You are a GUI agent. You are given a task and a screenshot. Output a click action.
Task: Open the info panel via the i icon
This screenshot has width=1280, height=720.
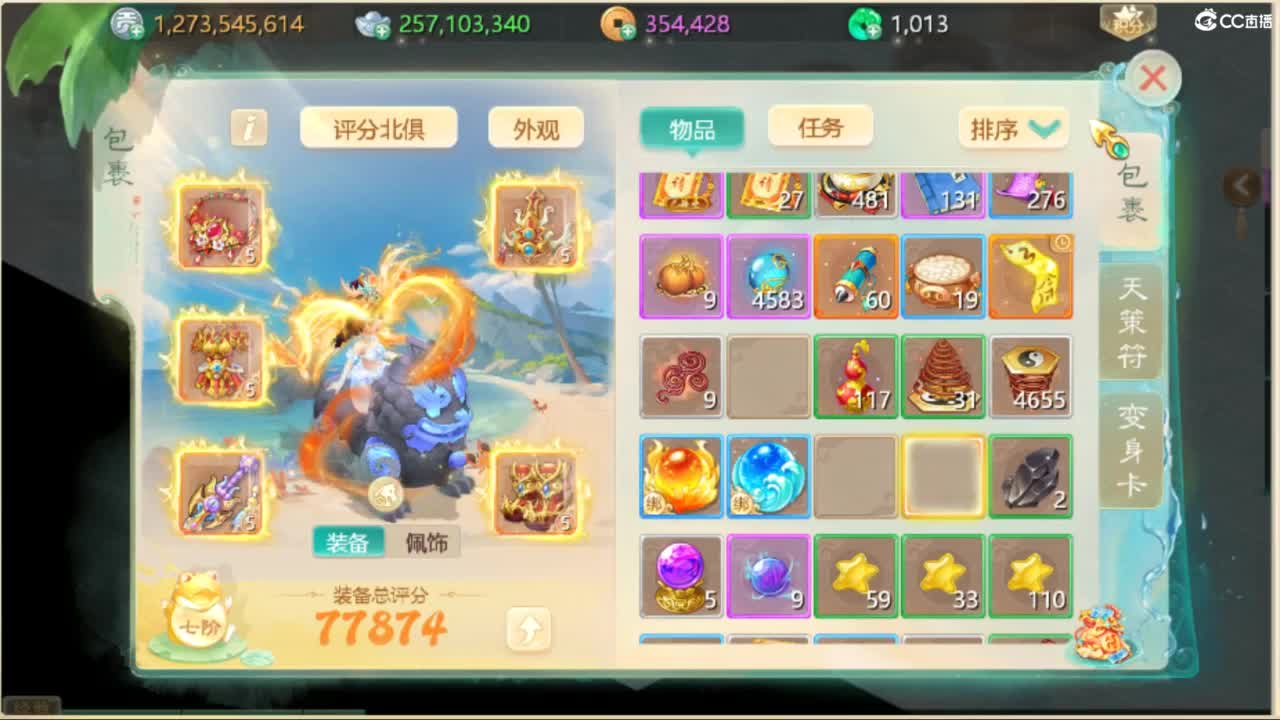[248, 128]
